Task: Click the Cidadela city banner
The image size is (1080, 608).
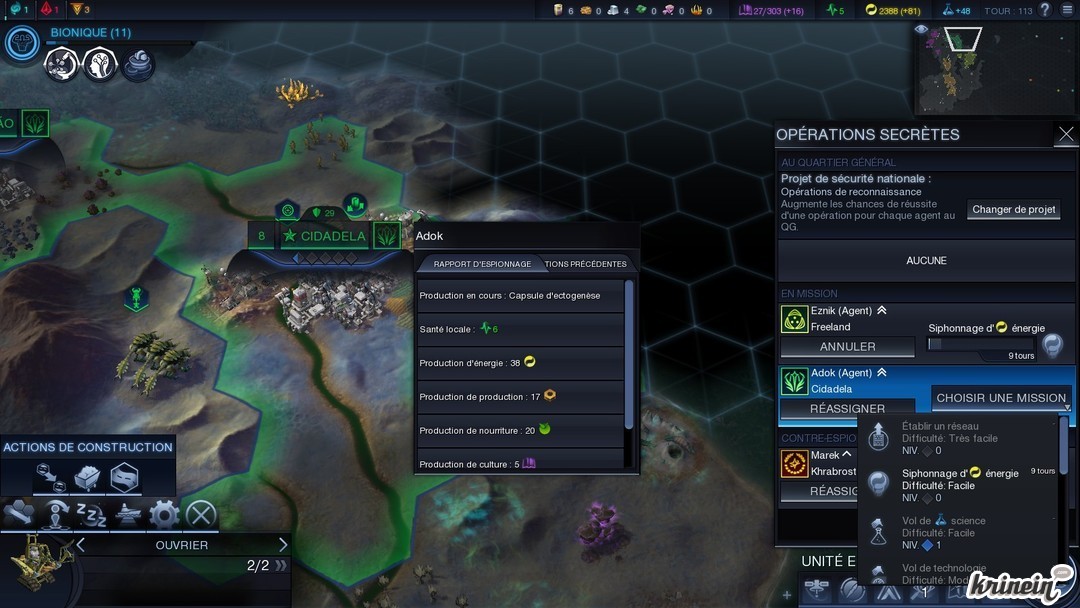Action: (324, 237)
